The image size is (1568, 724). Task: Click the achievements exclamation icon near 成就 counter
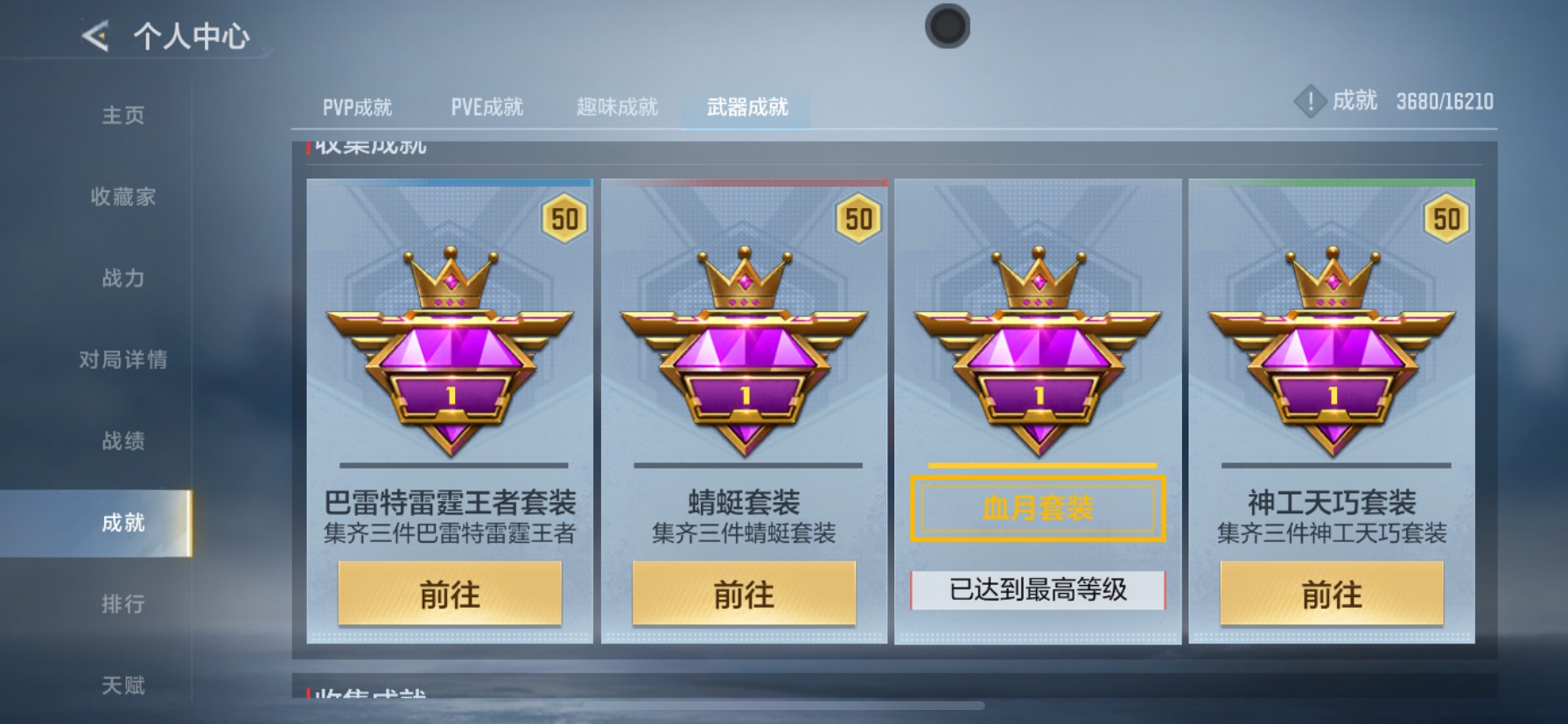pos(1310,101)
